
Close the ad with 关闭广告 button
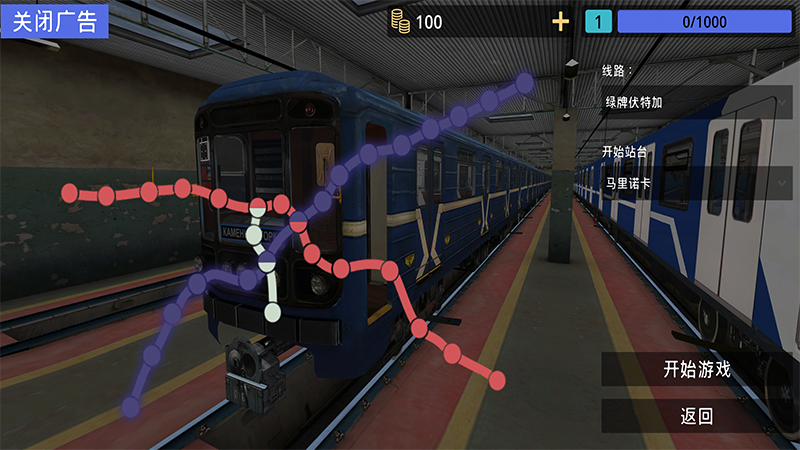(54, 20)
